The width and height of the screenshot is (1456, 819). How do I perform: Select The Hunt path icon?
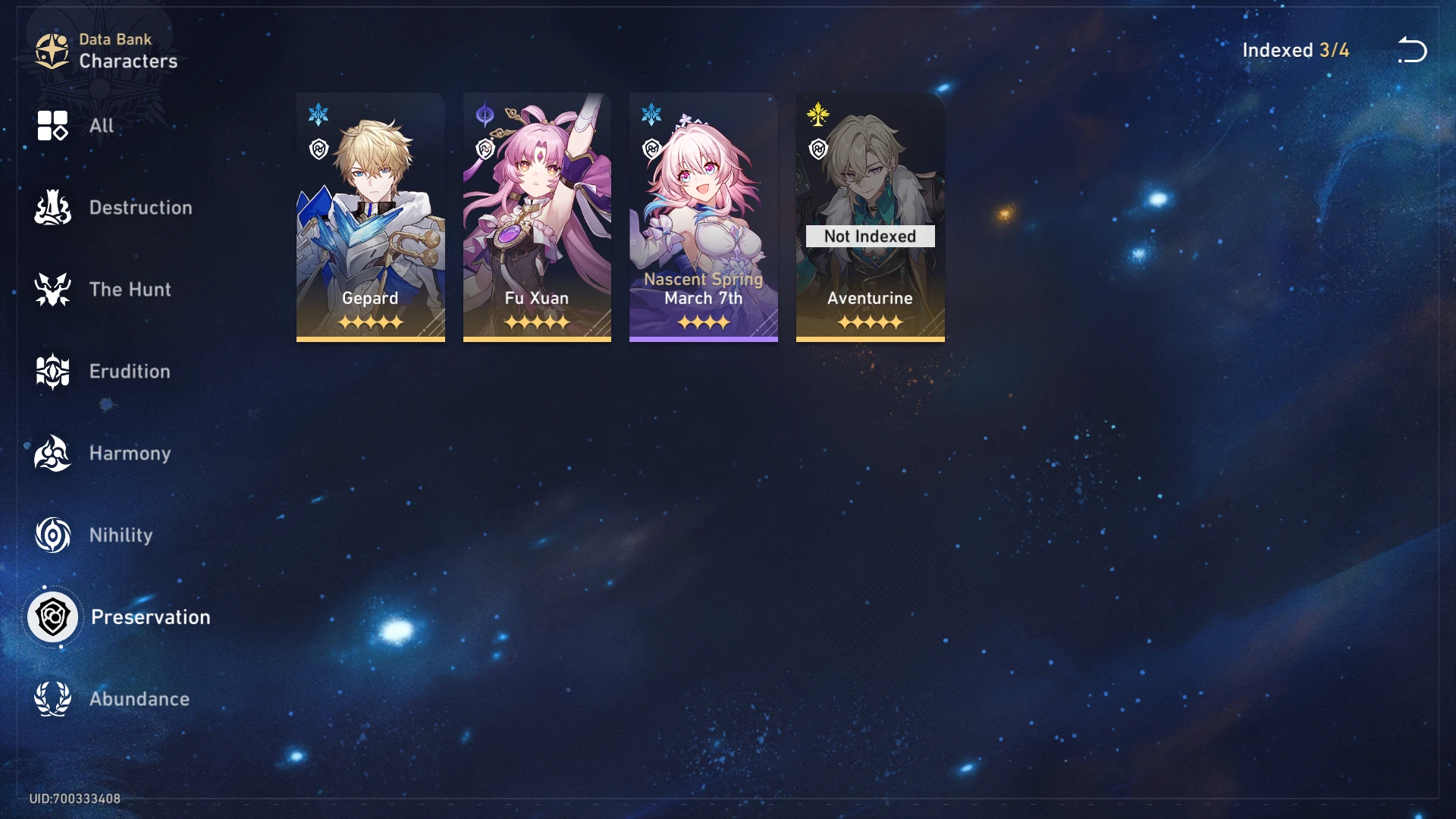pos(52,290)
